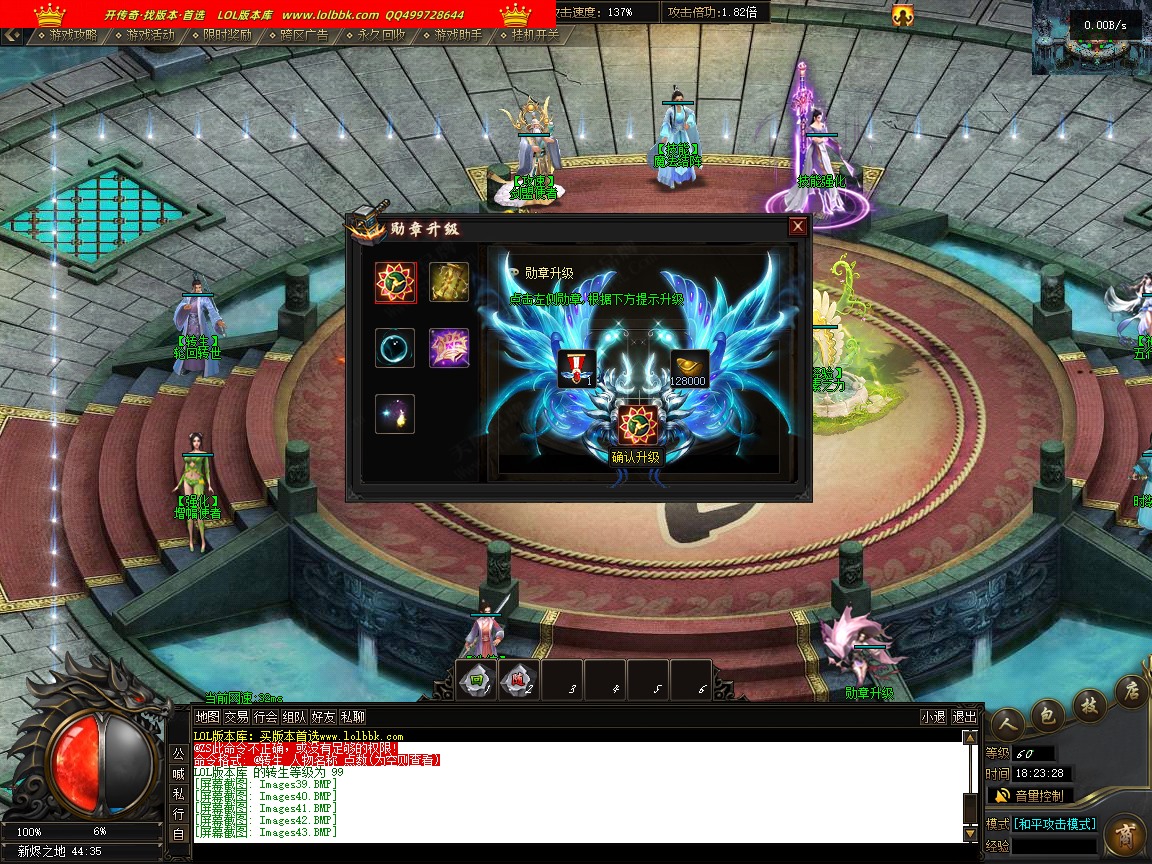Close the 勋章升级 medal upgrade window
This screenshot has width=1152, height=864.
click(x=797, y=227)
